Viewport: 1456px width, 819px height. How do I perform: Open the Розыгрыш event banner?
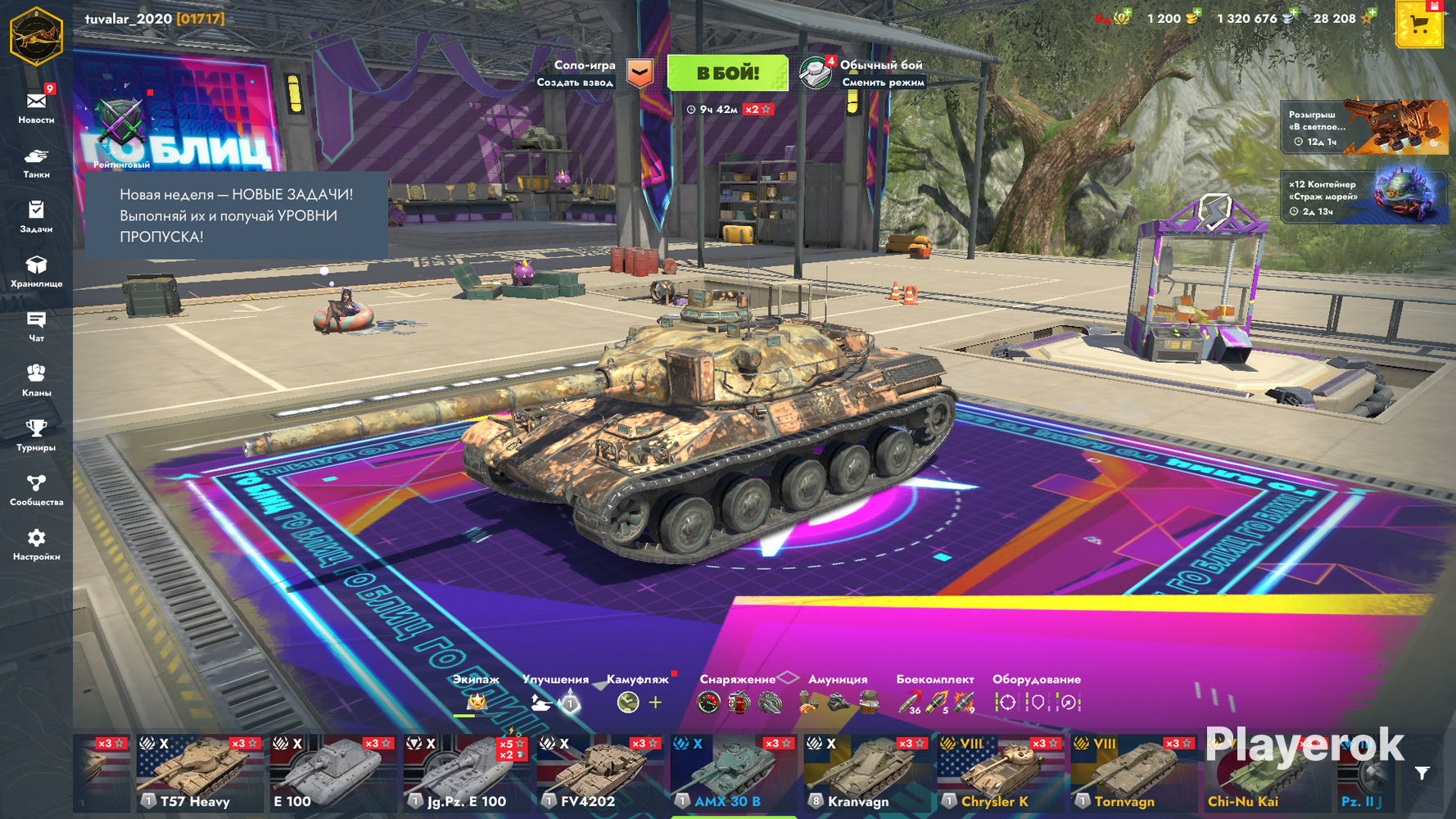pos(1363,128)
